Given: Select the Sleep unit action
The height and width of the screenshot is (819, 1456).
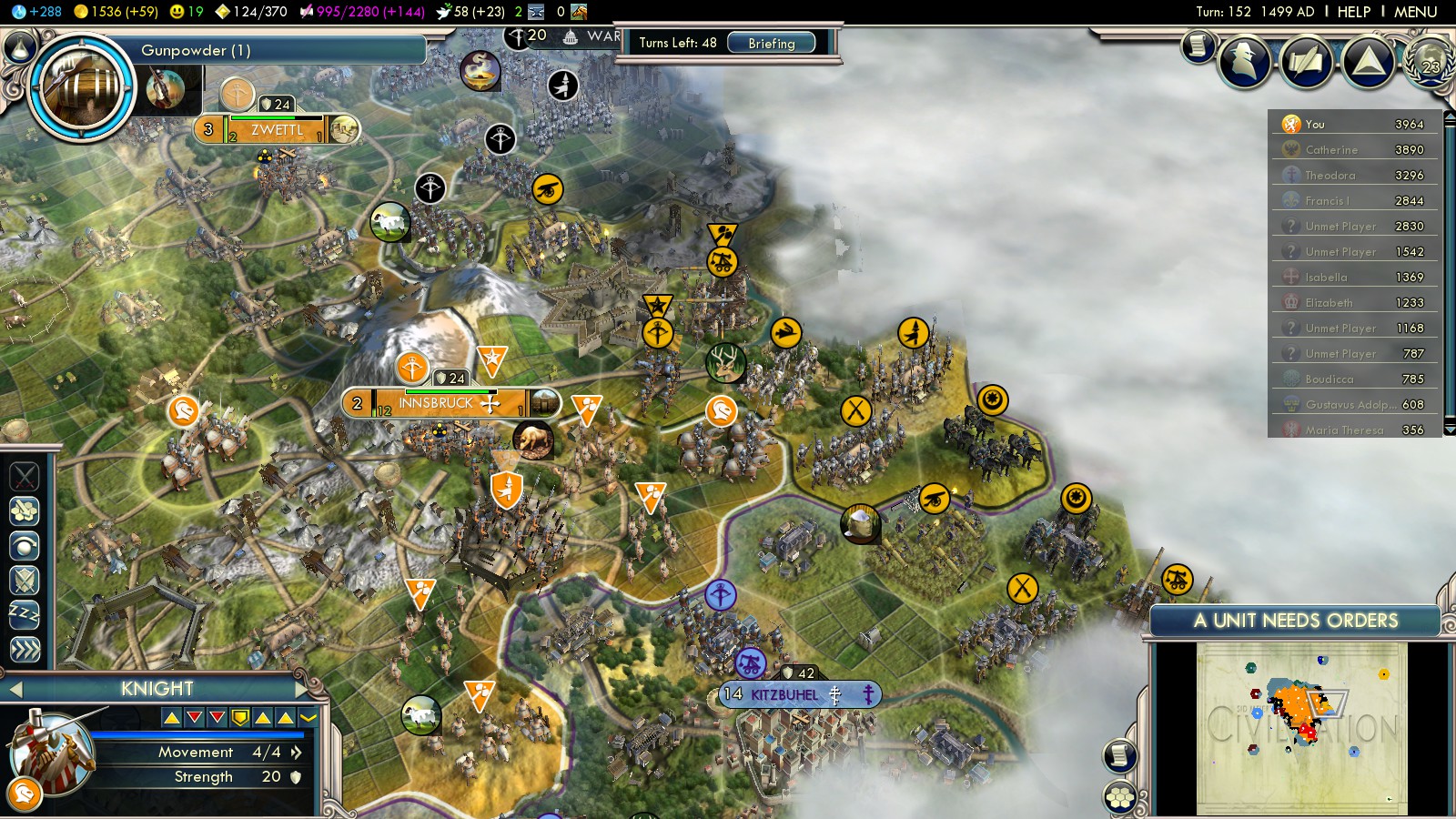Looking at the screenshot, I should click(x=25, y=614).
